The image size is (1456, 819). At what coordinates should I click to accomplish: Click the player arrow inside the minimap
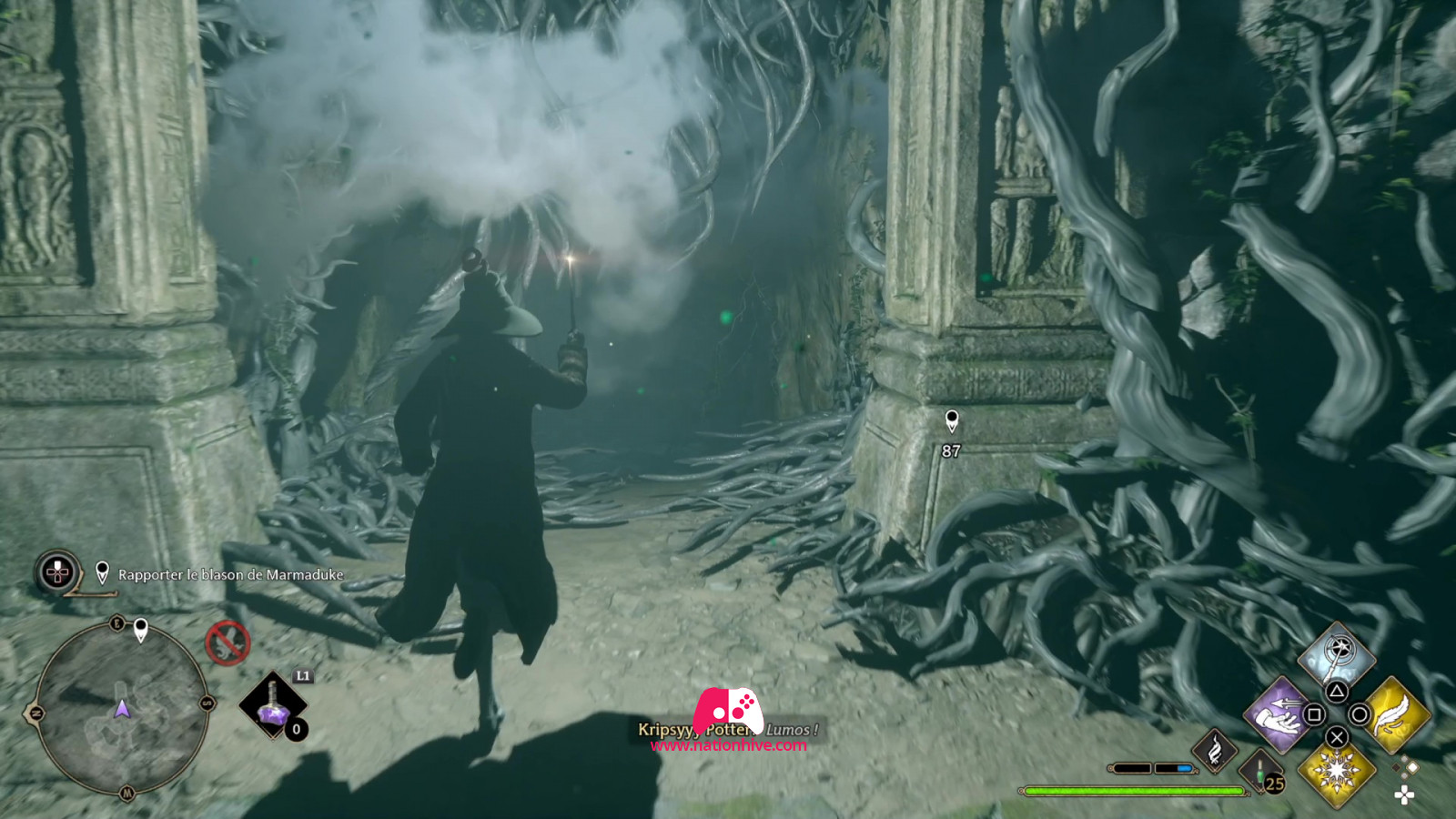coord(121,710)
